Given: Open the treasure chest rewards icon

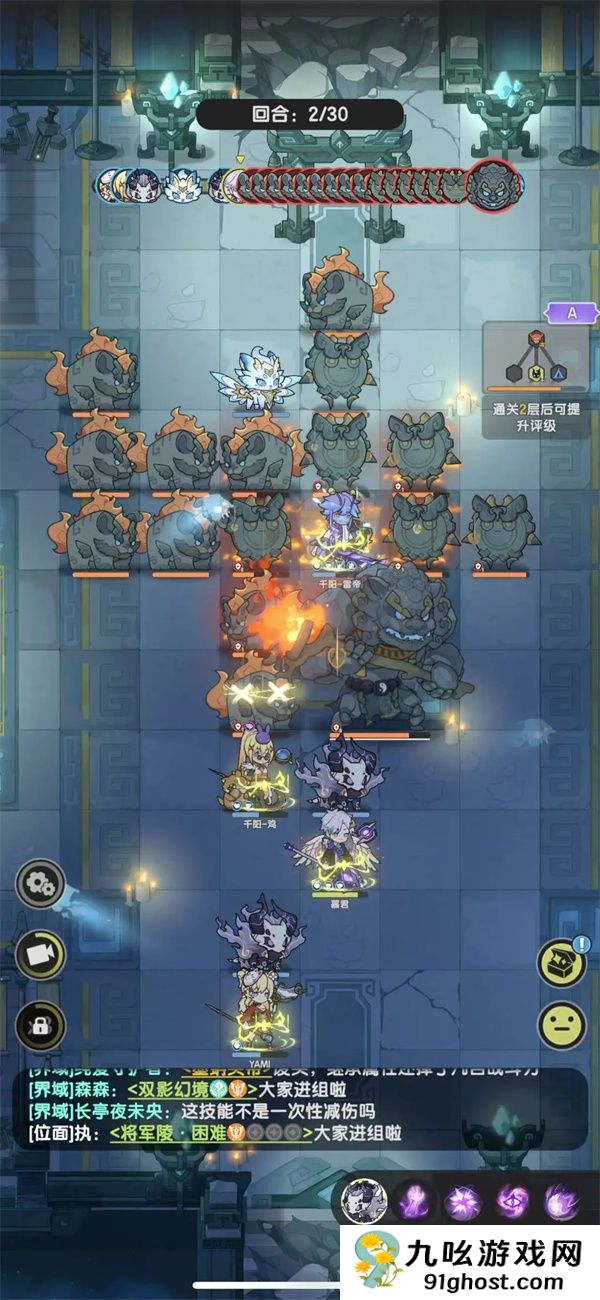Looking at the screenshot, I should click(562, 962).
